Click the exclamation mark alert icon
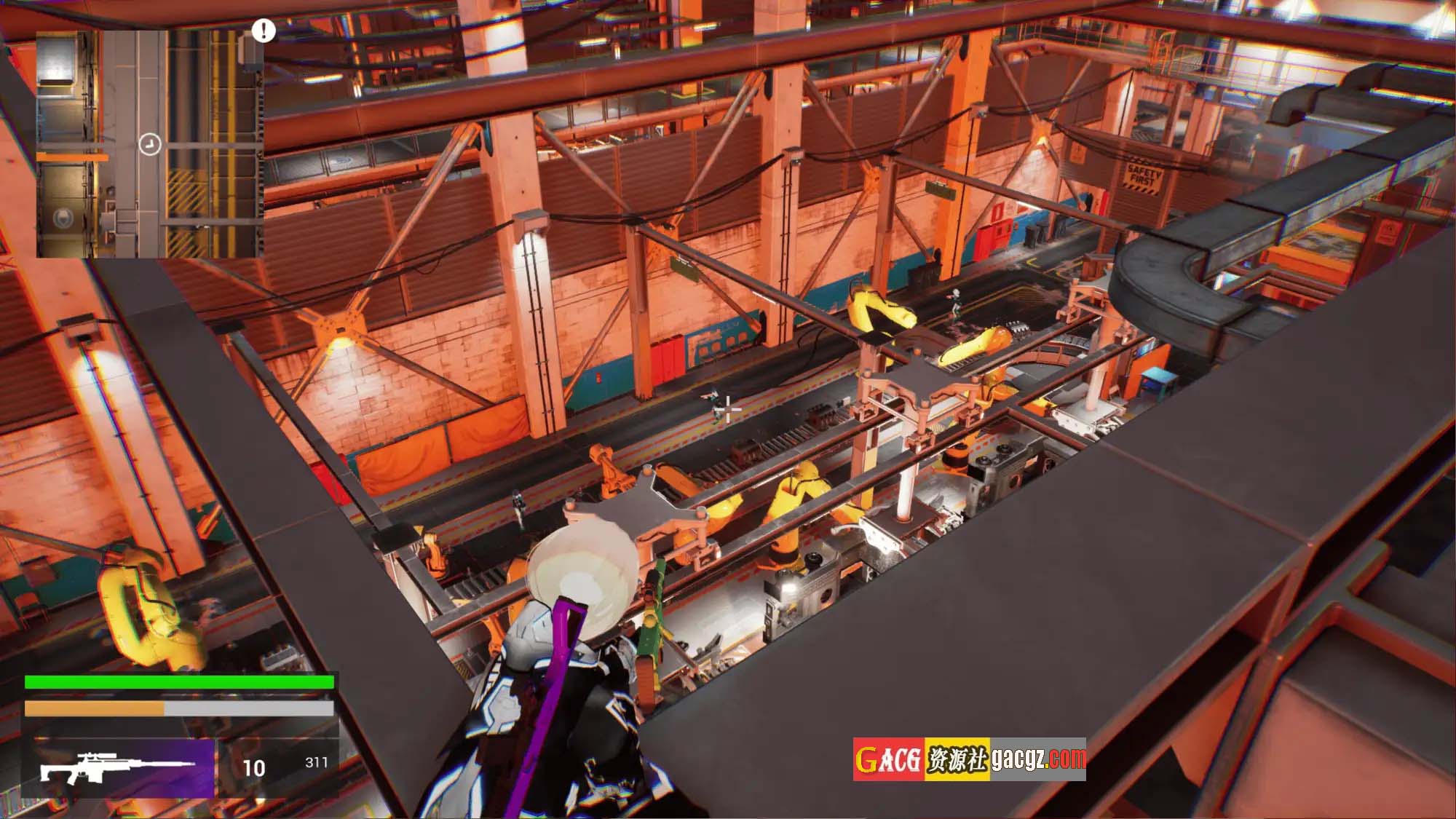Image resolution: width=1456 pixels, height=819 pixels. [264, 31]
